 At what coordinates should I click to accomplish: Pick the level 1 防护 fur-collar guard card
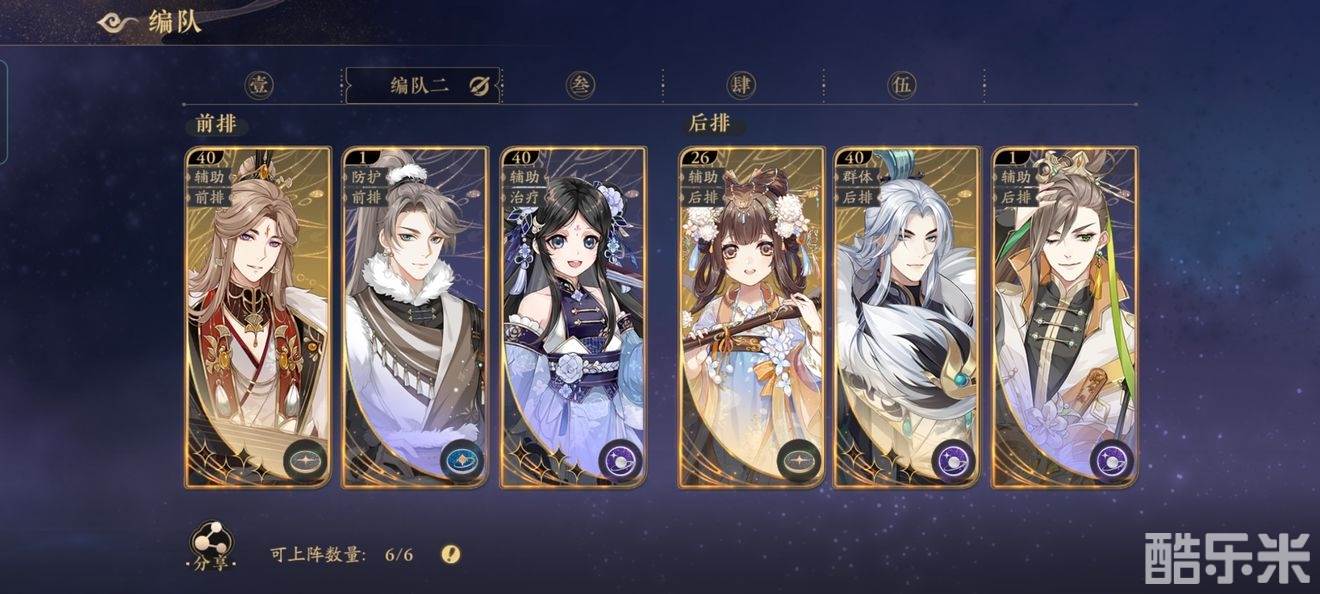pos(415,318)
